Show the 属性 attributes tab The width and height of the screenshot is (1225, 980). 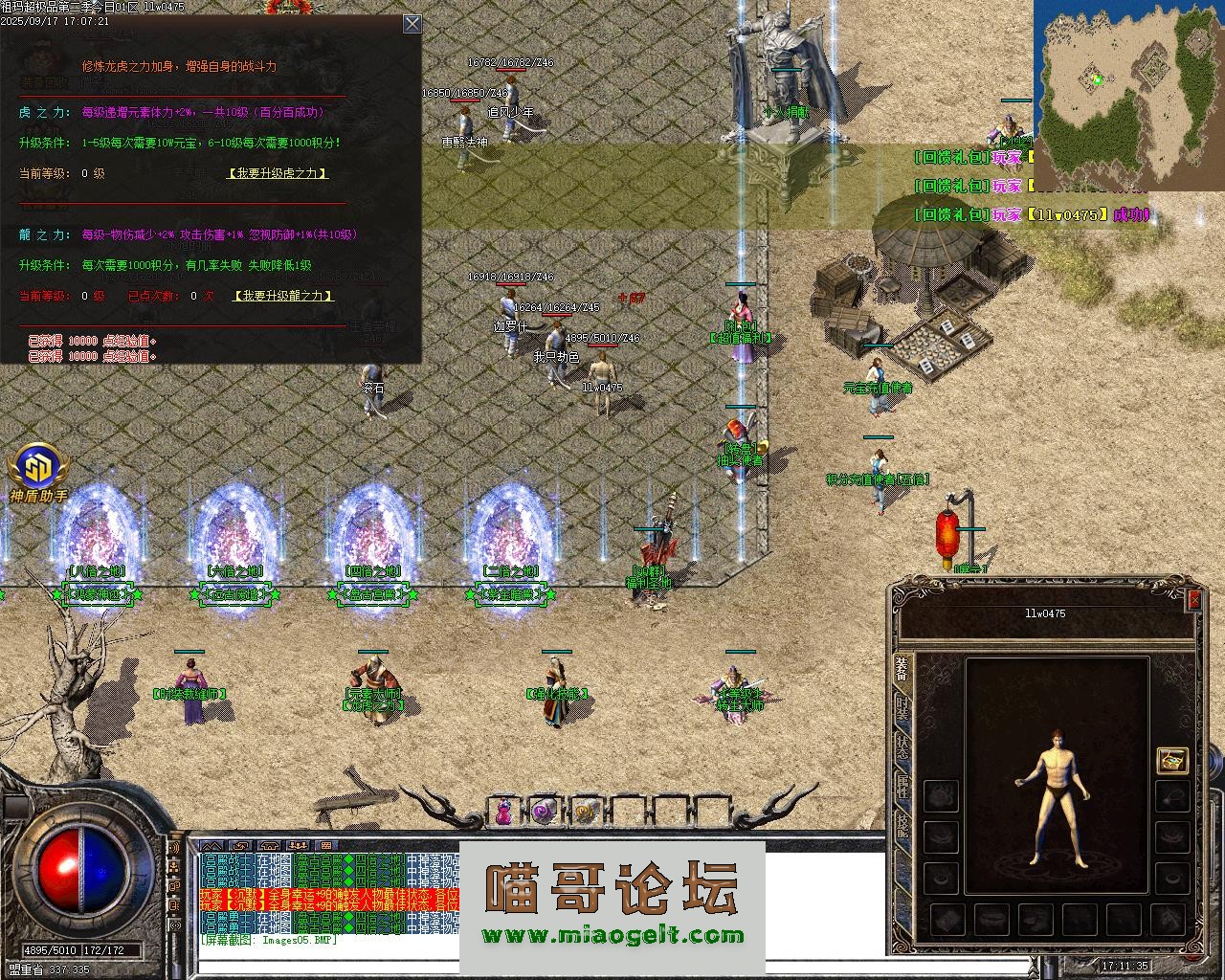coord(902,791)
